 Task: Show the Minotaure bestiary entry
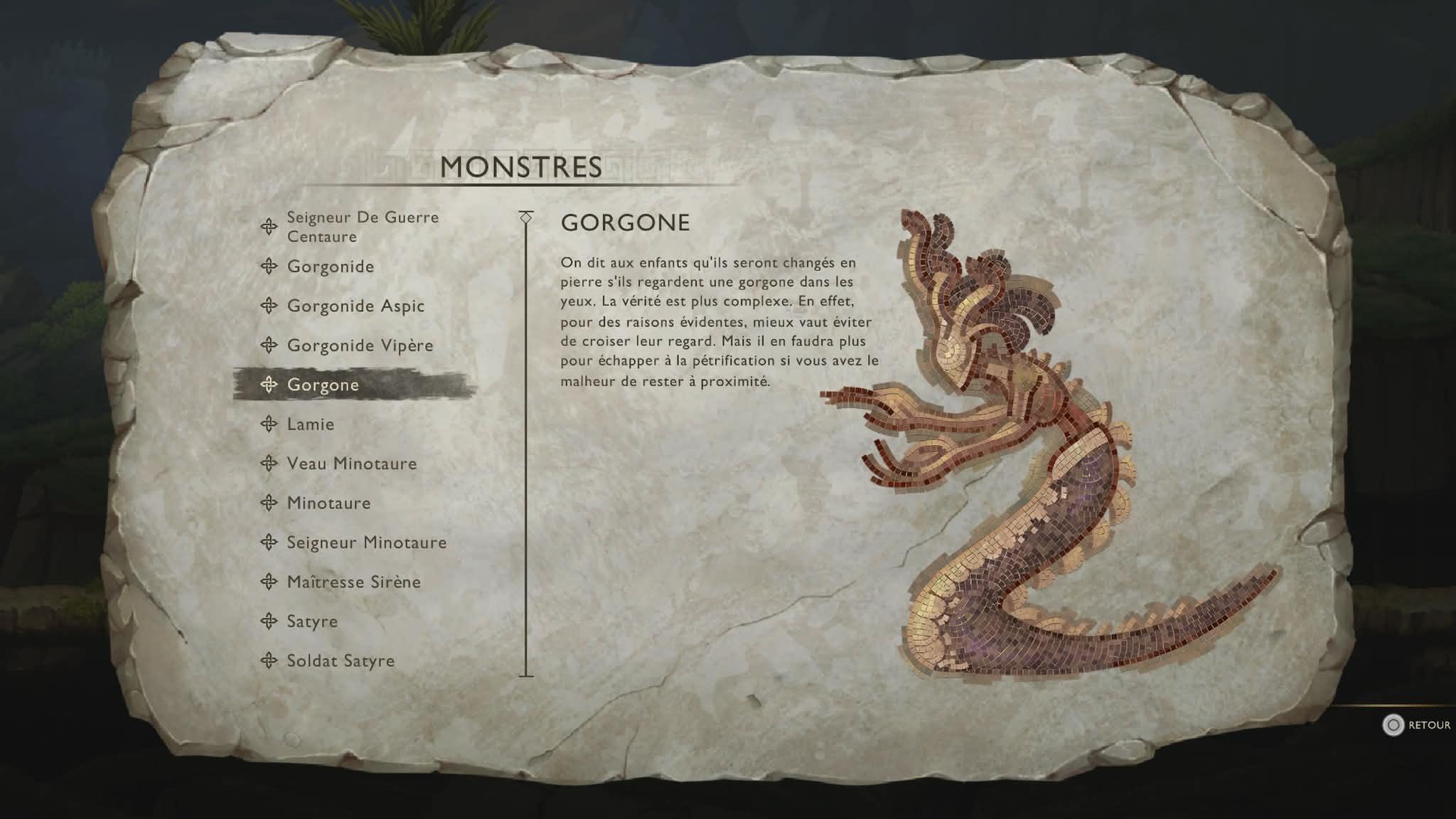[x=328, y=503]
